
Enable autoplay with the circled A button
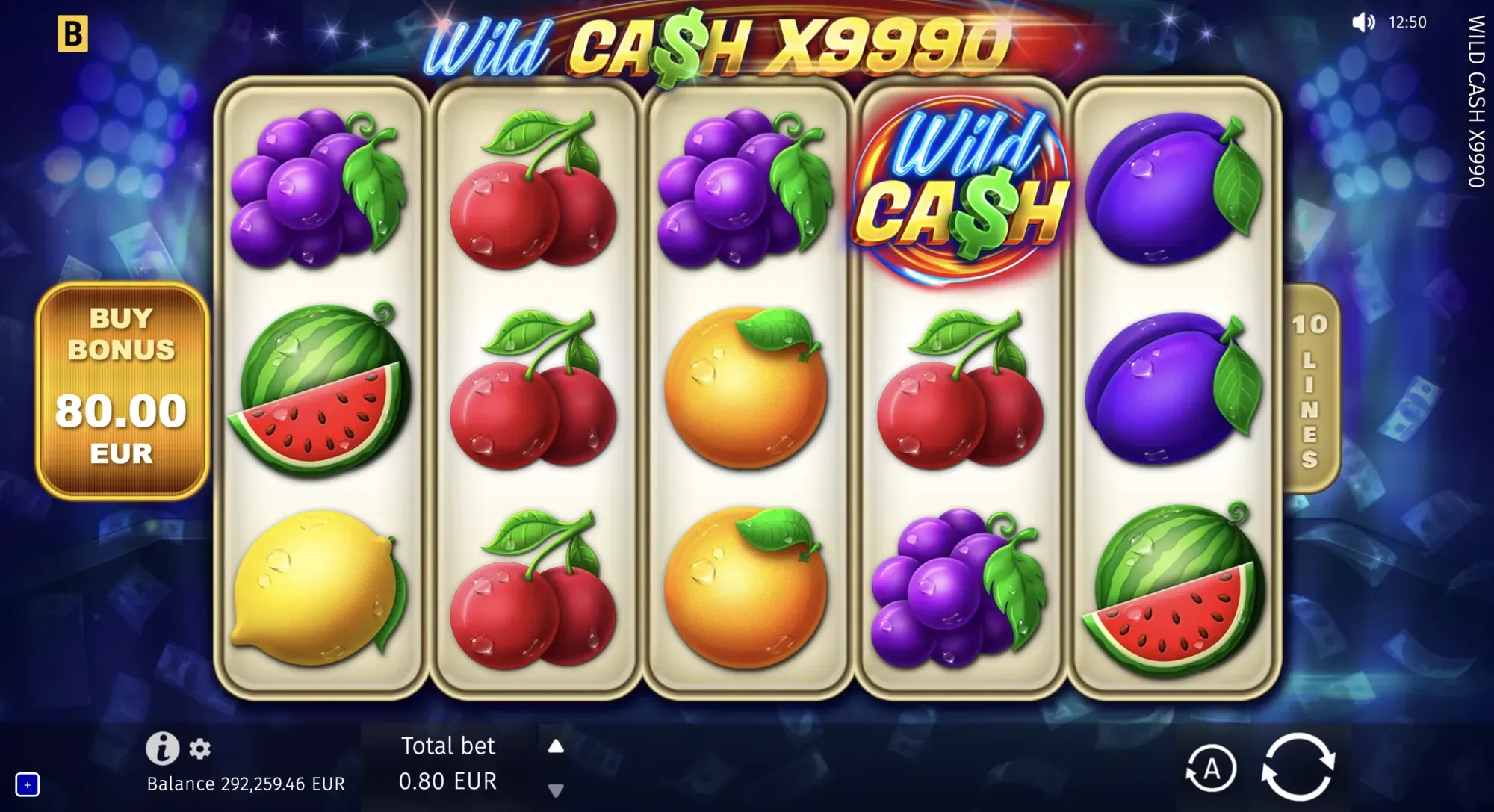(1211, 769)
